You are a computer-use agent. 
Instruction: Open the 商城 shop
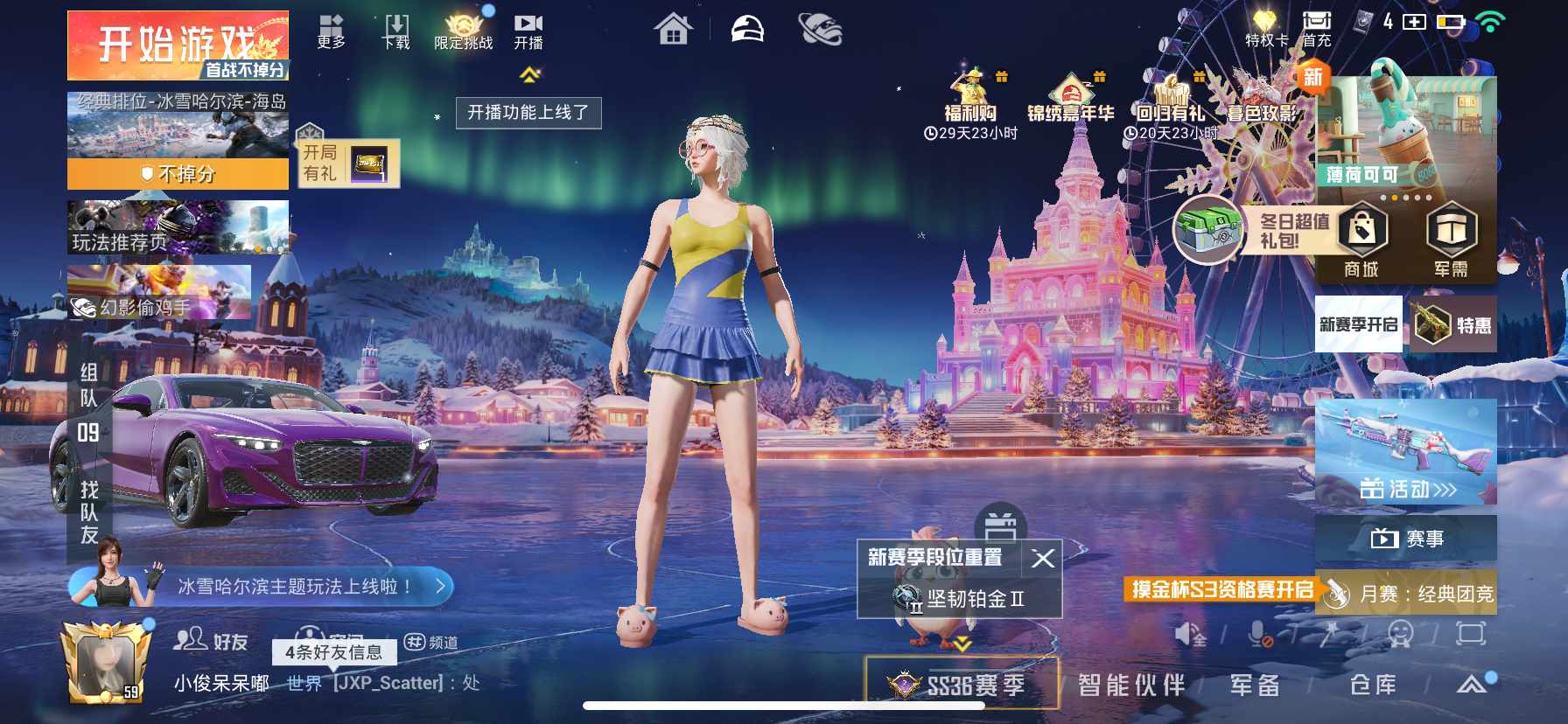(1361, 240)
